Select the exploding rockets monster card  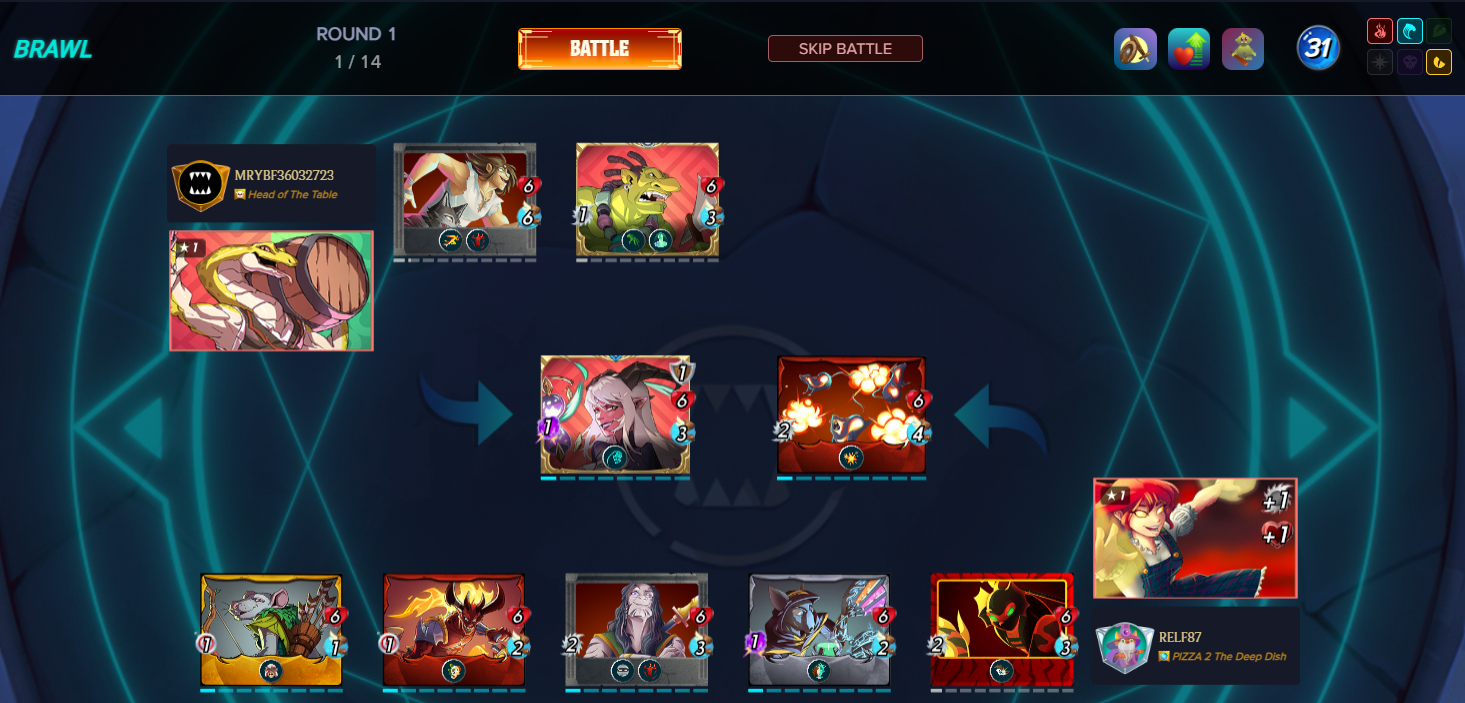coord(851,414)
